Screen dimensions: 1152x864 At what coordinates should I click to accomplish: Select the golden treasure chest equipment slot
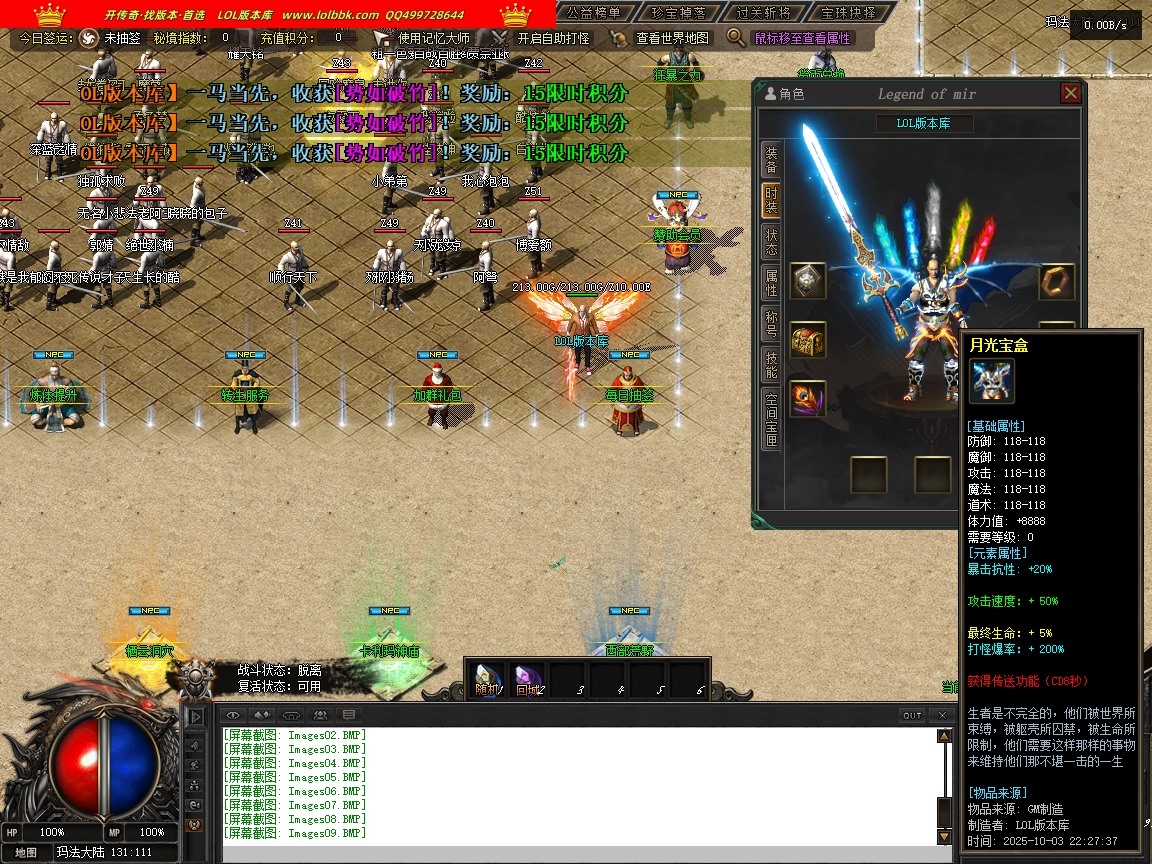click(x=808, y=340)
